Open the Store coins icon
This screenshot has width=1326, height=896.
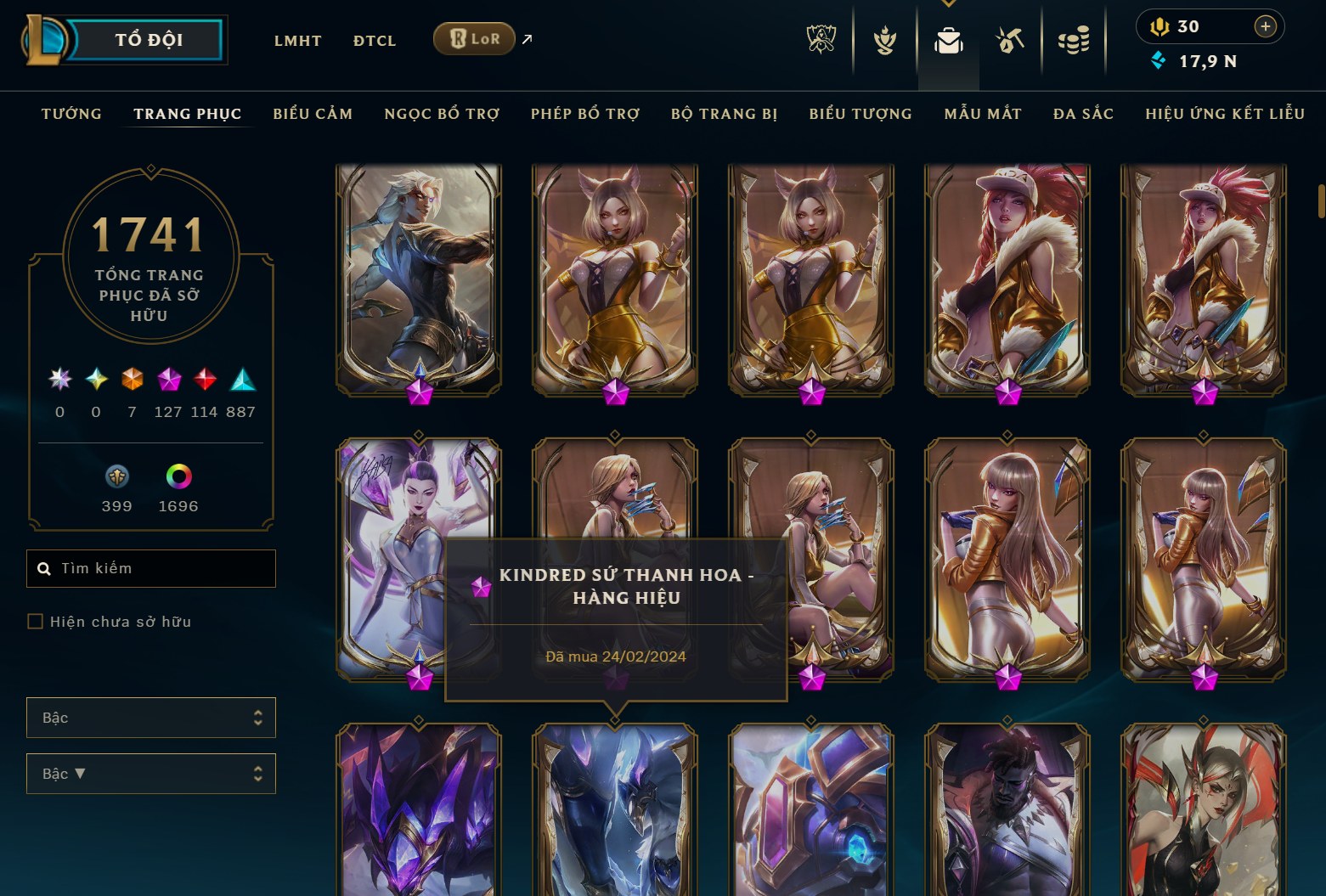1074,39
